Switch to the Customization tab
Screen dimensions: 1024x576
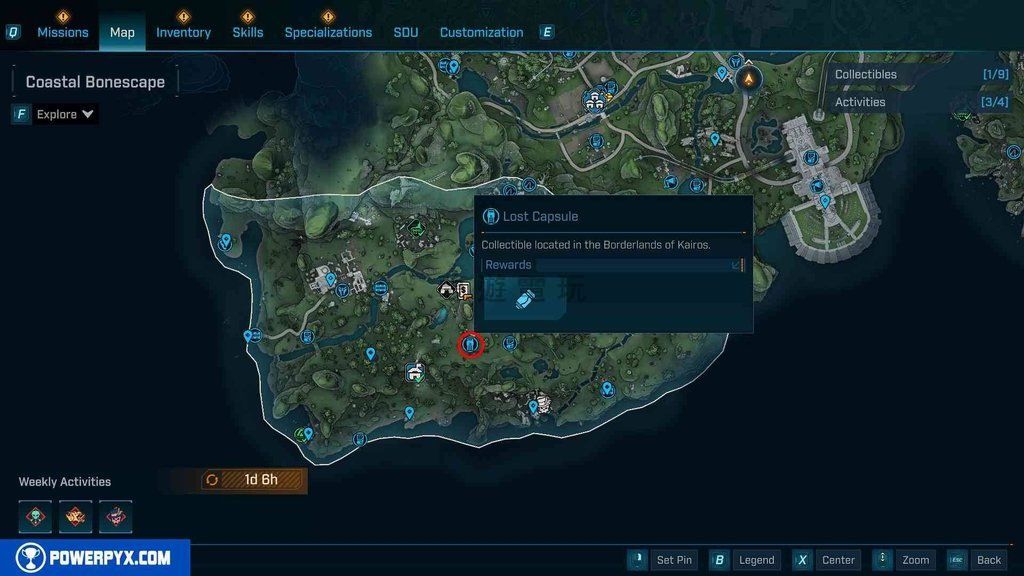point(481,32)
